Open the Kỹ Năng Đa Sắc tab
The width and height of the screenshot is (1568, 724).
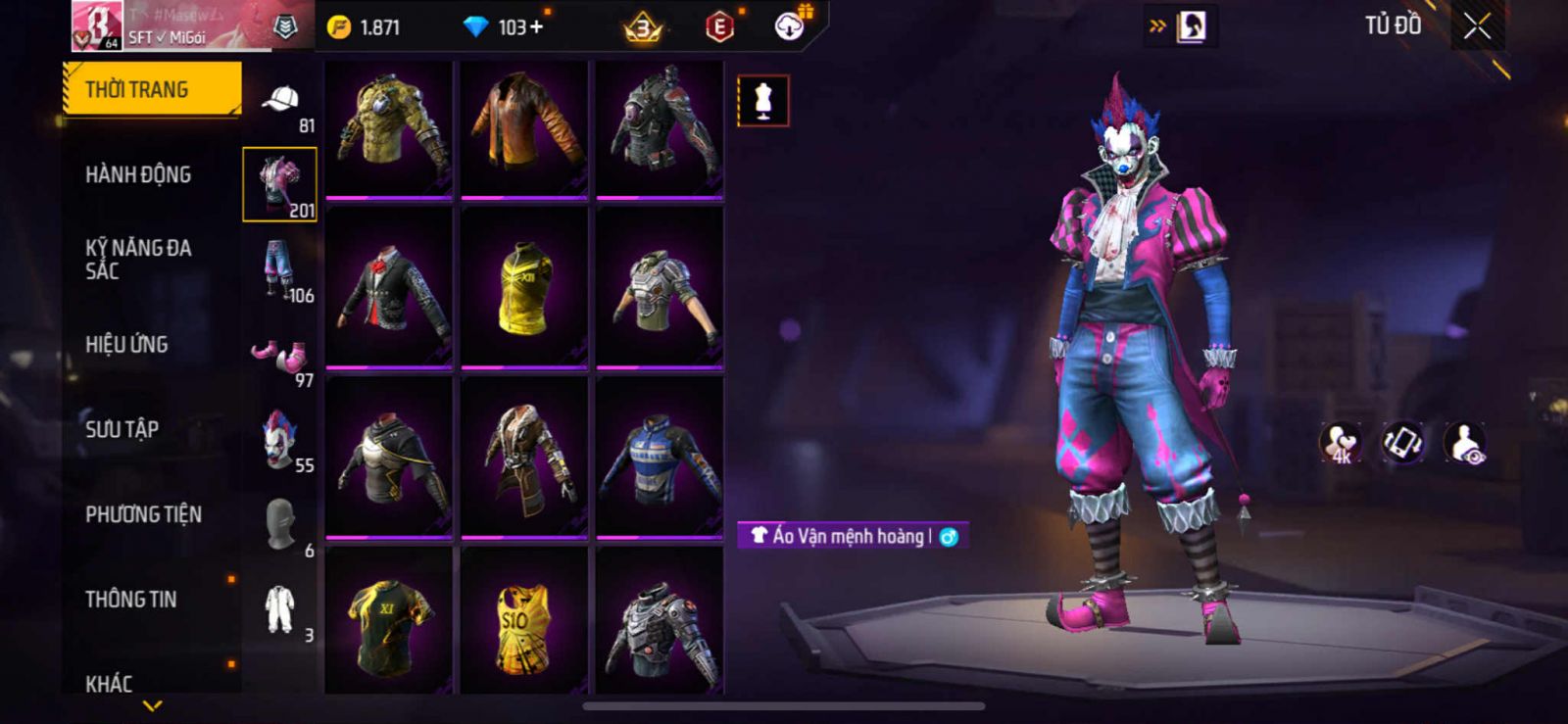(138, 259)
